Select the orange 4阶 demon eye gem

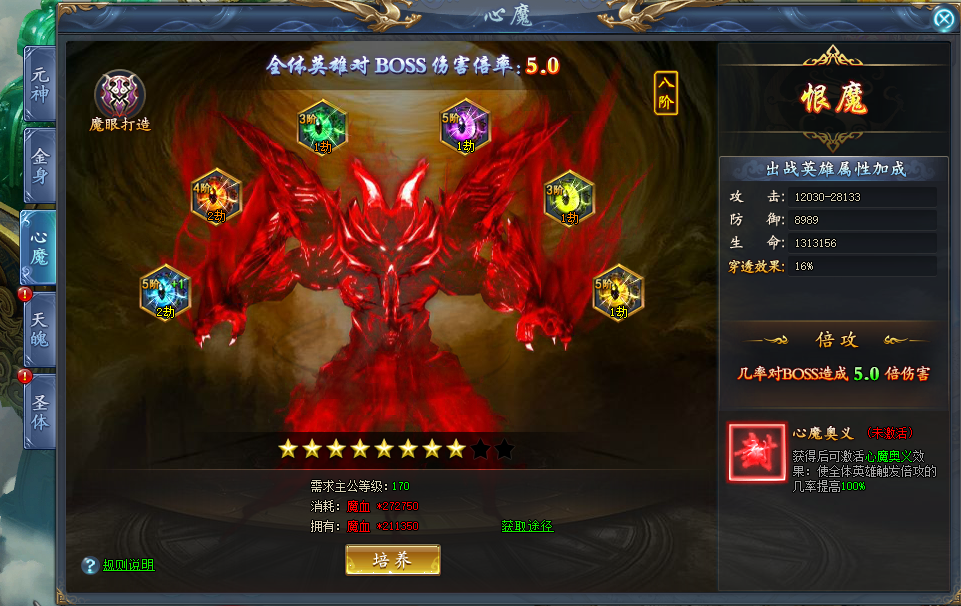(217, 195)
